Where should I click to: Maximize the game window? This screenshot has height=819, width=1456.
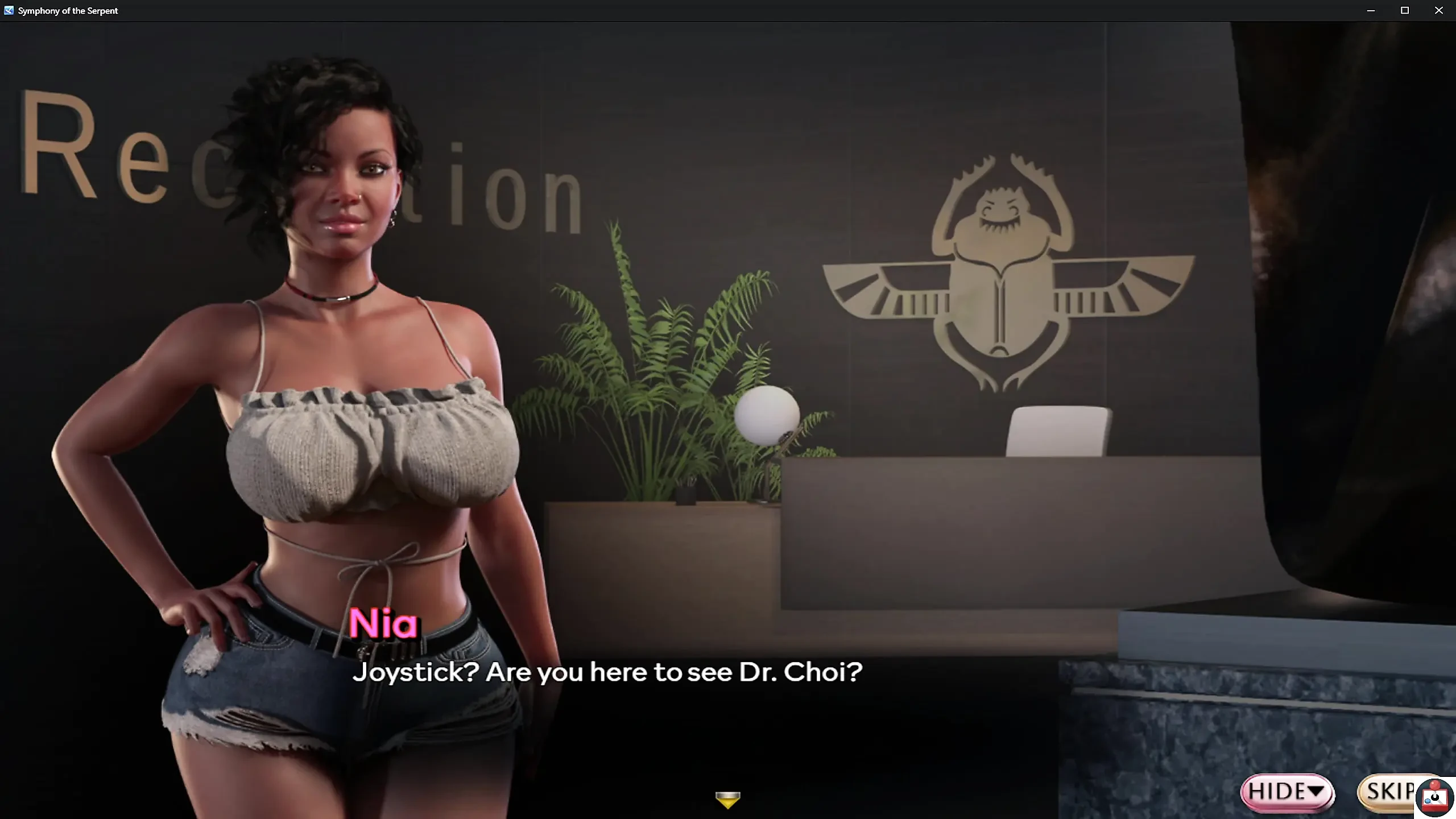pyautogui.click(x=1405, y=11)
